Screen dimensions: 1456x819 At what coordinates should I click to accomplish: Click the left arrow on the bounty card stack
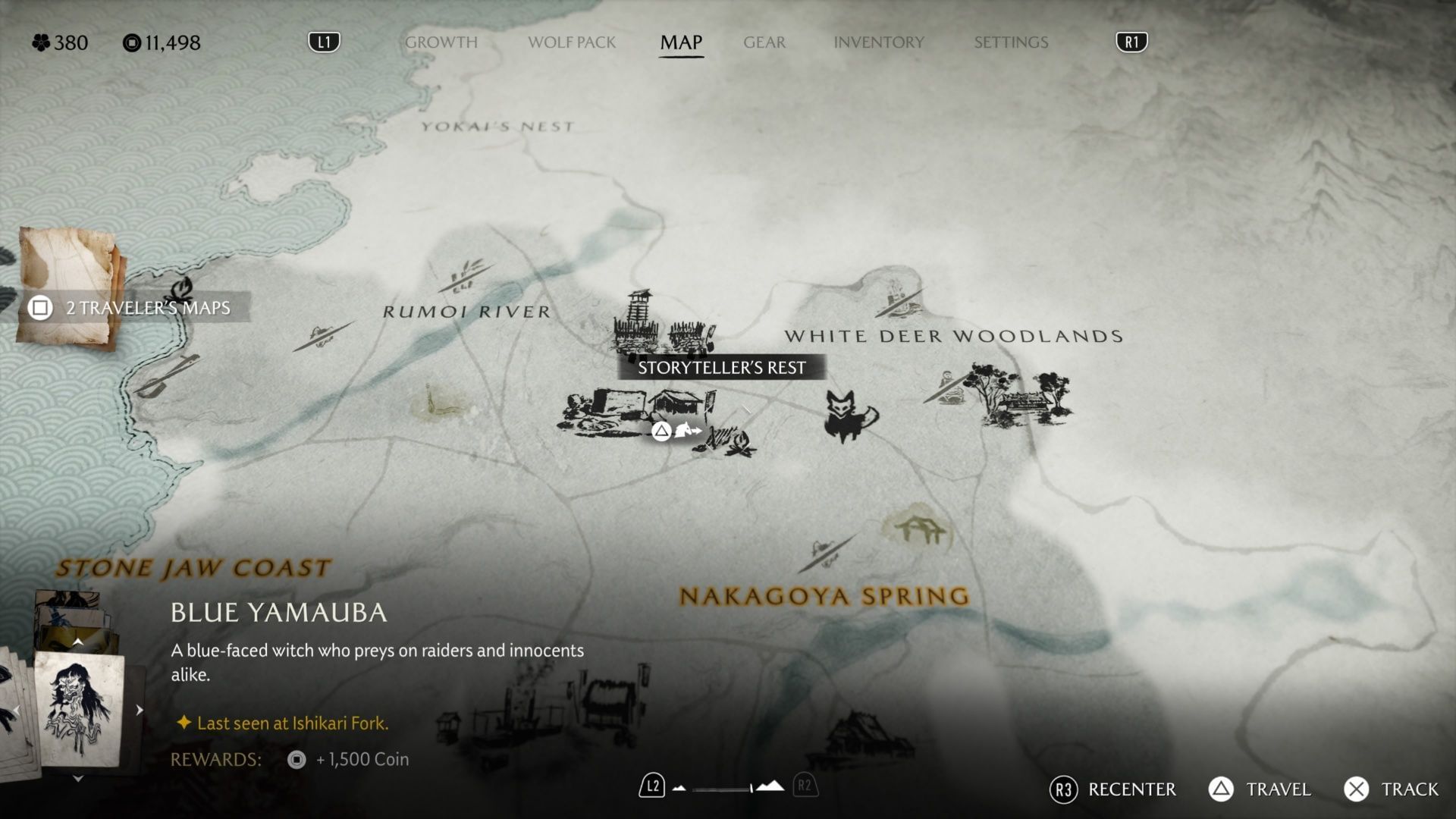(x=17, y=711)
